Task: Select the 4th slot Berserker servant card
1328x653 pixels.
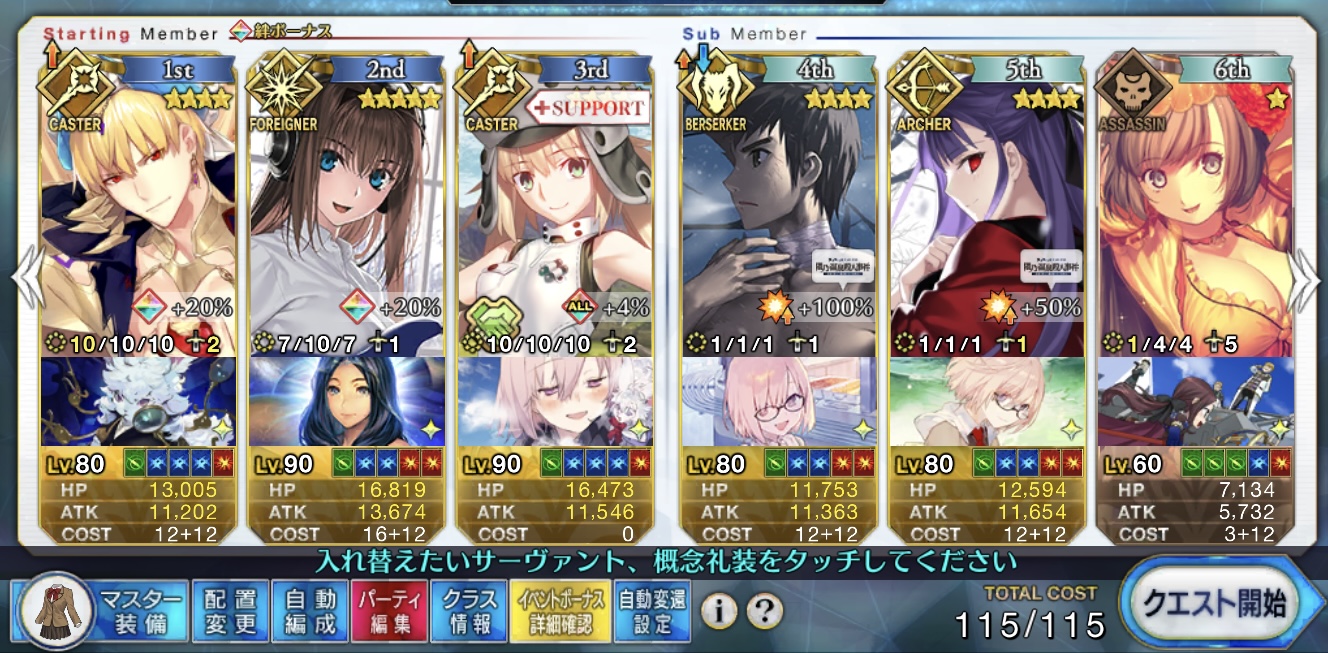Action: [x=778, y=210]
